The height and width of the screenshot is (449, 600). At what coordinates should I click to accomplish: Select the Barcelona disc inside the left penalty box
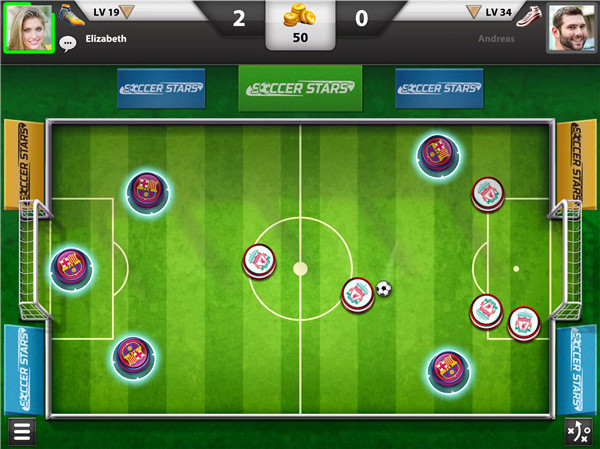pos(72,268)
